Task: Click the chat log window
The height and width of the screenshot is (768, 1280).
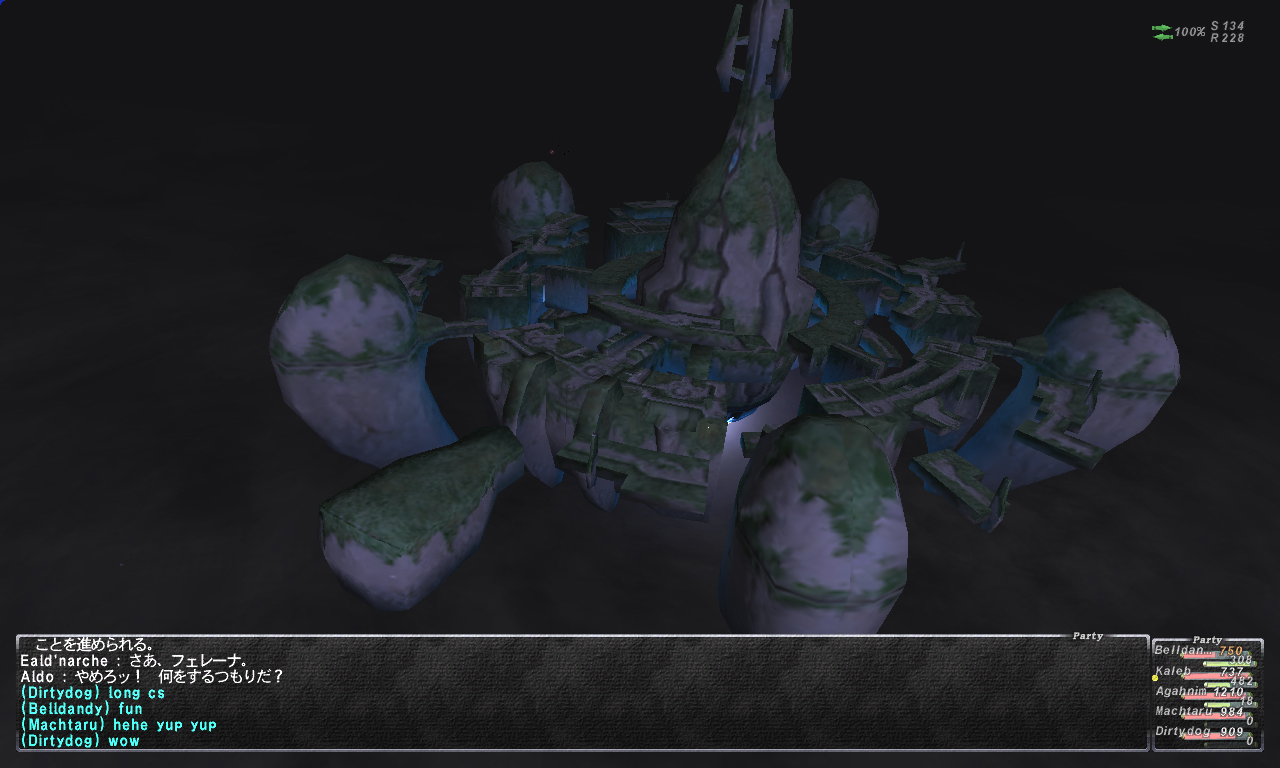Action: (x=580, y=692)
